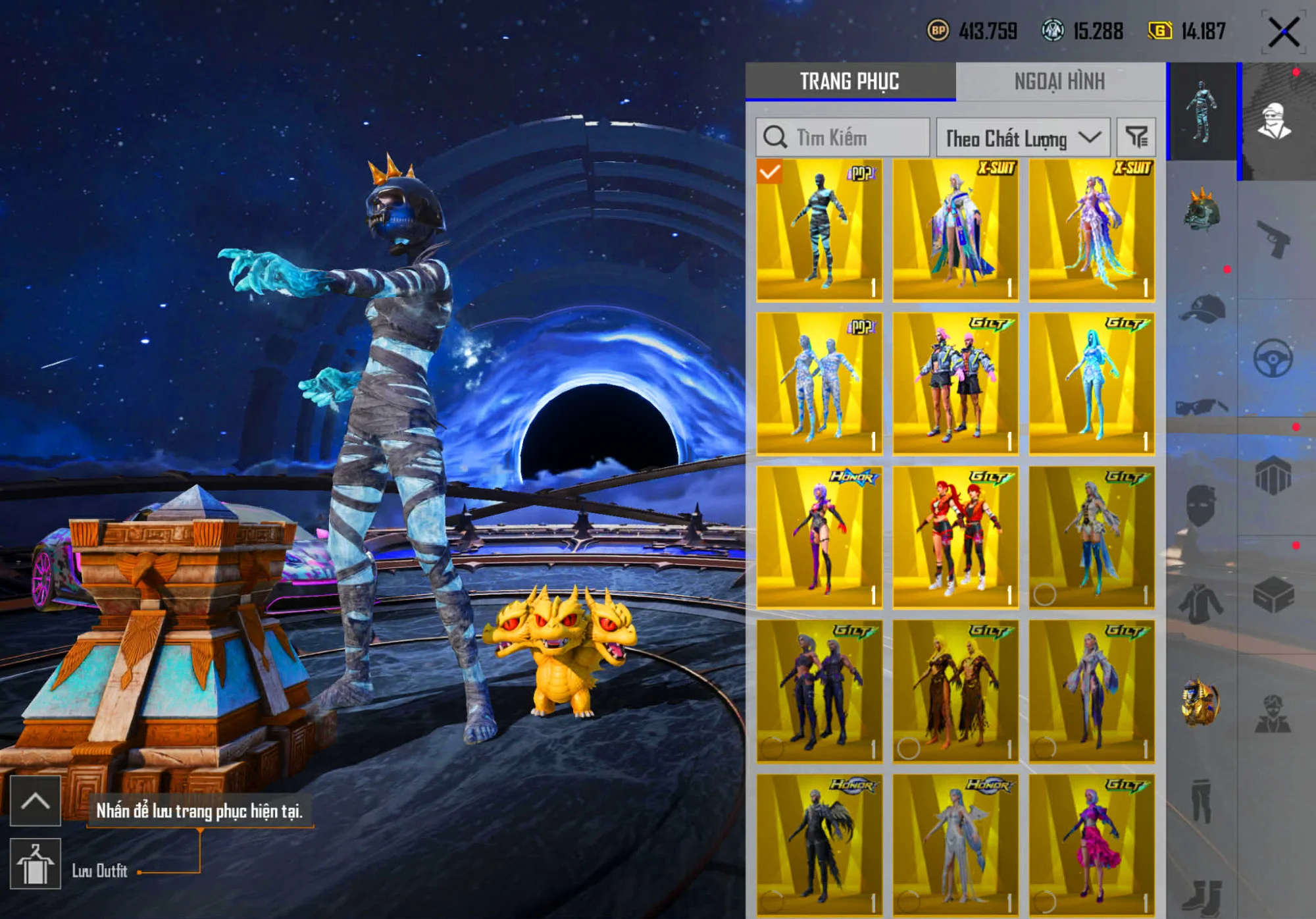Open the filter options button
Image resolution: width=1316 pixels, height=919 pixels.
[x=1136, y=138]
